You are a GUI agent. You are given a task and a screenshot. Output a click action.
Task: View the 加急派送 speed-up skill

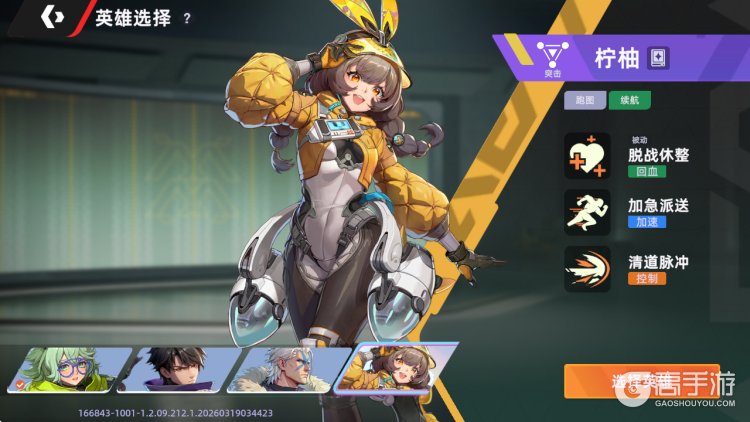(587, 213)
